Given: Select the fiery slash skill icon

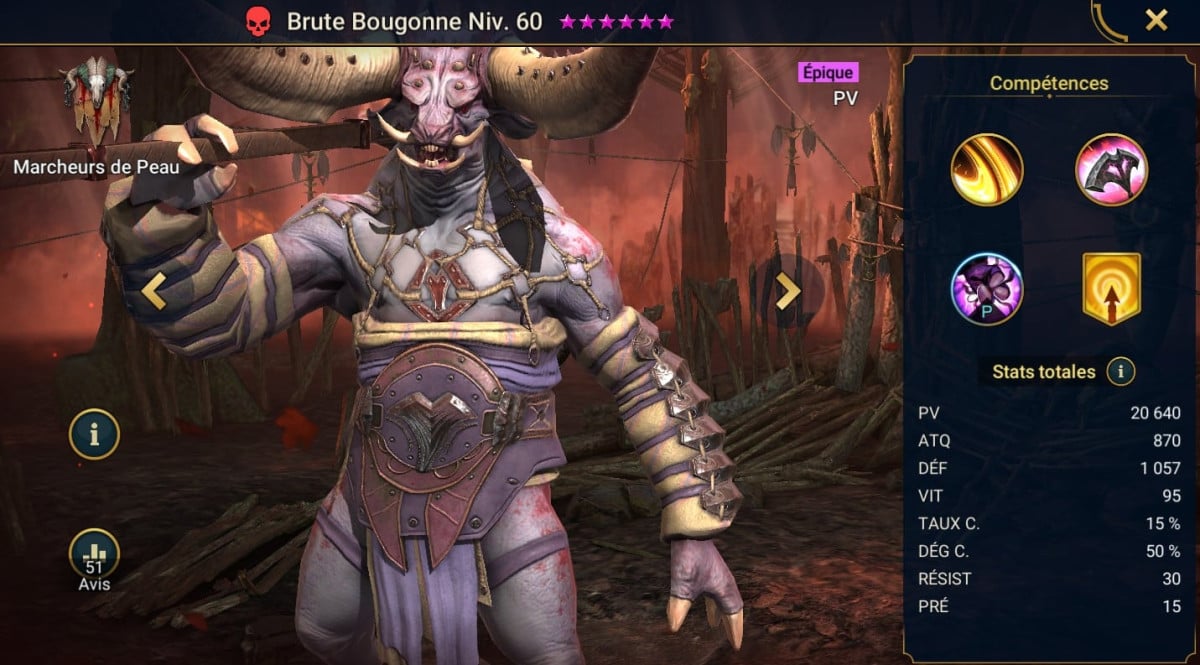Looking at the screenshot, I should click(986, 169).
